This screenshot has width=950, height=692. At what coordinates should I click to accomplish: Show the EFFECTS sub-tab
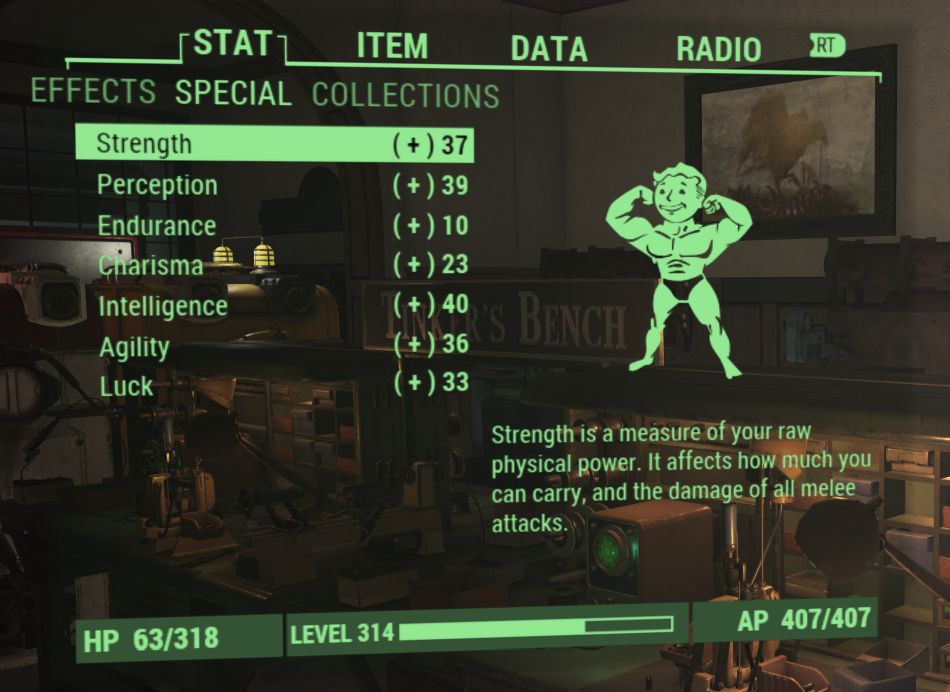pyautogui.click(x=93, y=91)
